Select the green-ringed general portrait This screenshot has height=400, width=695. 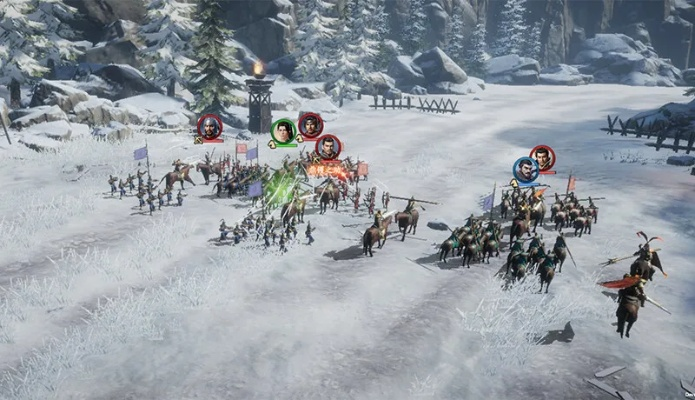coord(284,131)
